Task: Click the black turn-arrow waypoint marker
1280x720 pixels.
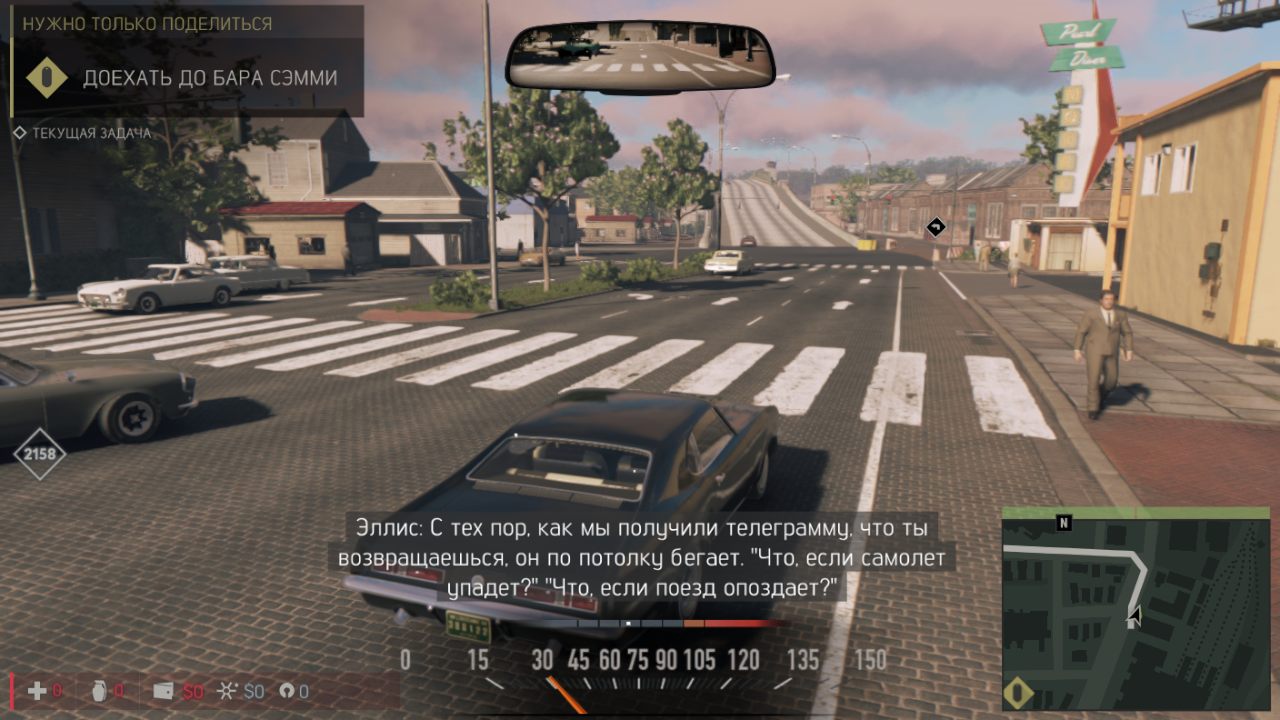Action: pos(935,227)
